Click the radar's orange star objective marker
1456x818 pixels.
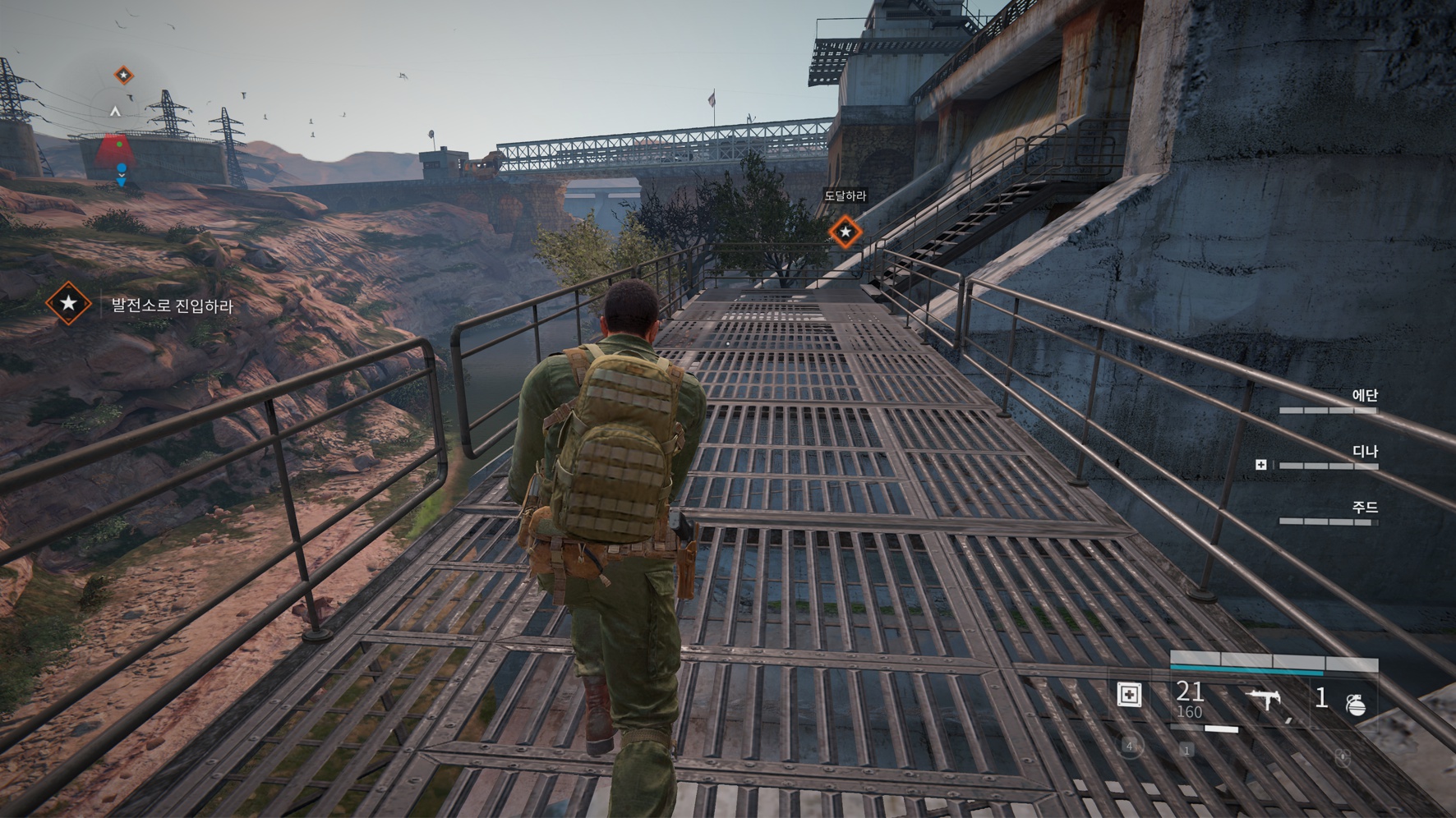click(123, 76)
